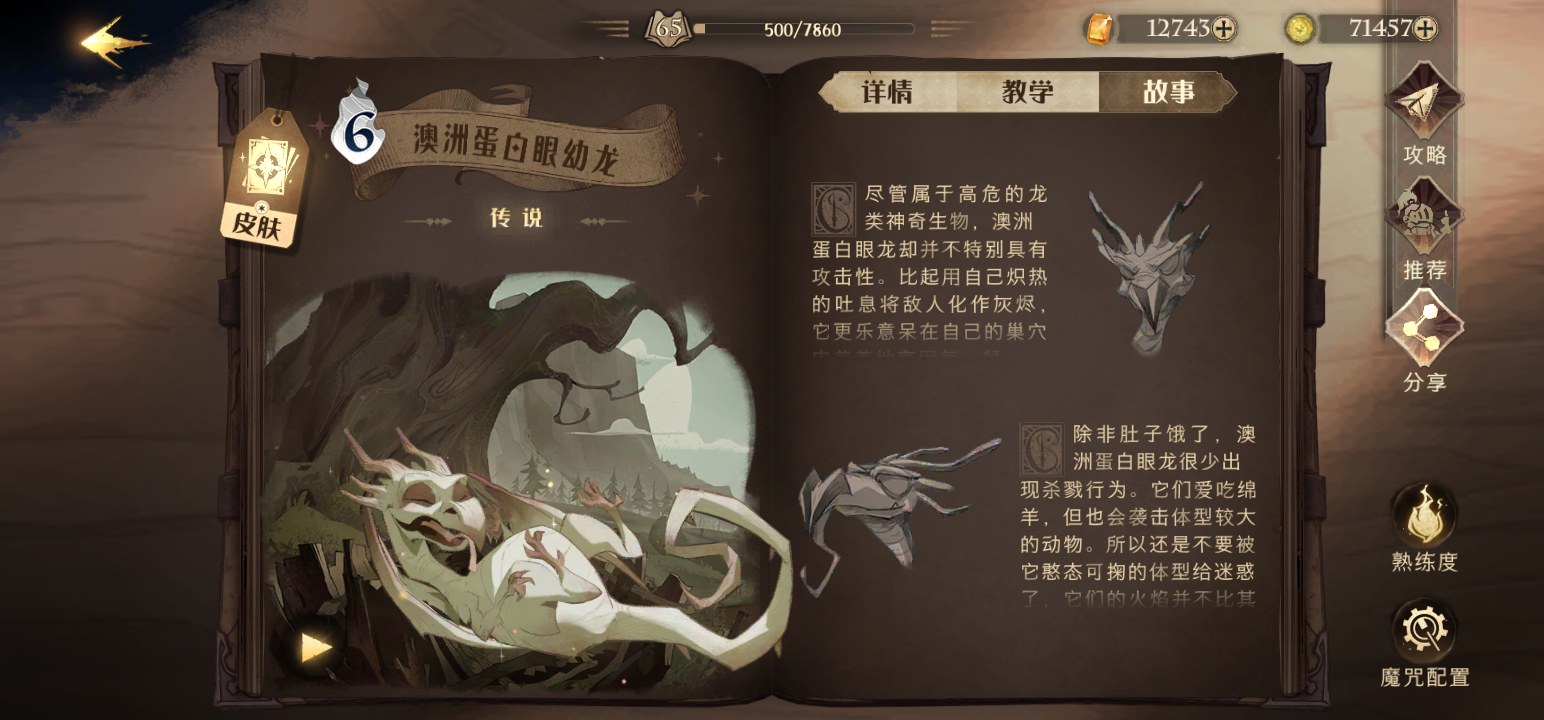Go back using the golden arrow
This screenshot has height=720, width=1544.
114,42
